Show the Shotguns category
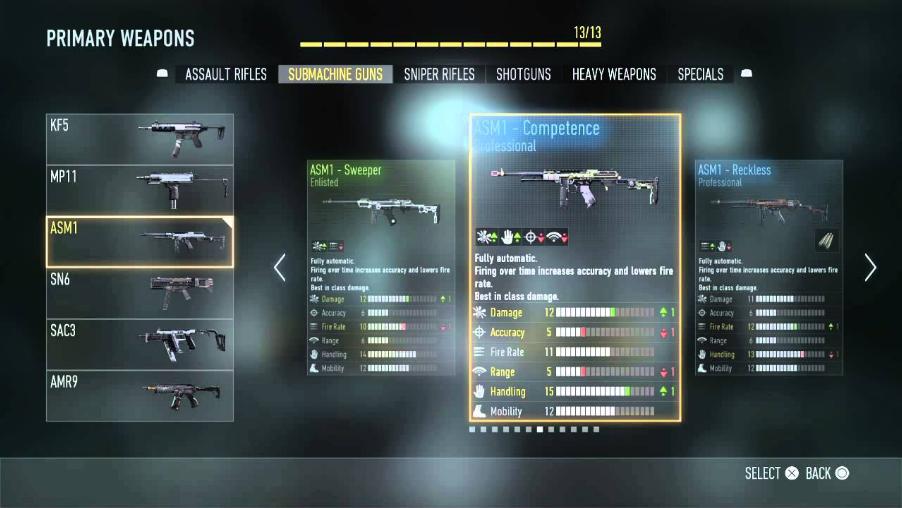 point(523,74)
